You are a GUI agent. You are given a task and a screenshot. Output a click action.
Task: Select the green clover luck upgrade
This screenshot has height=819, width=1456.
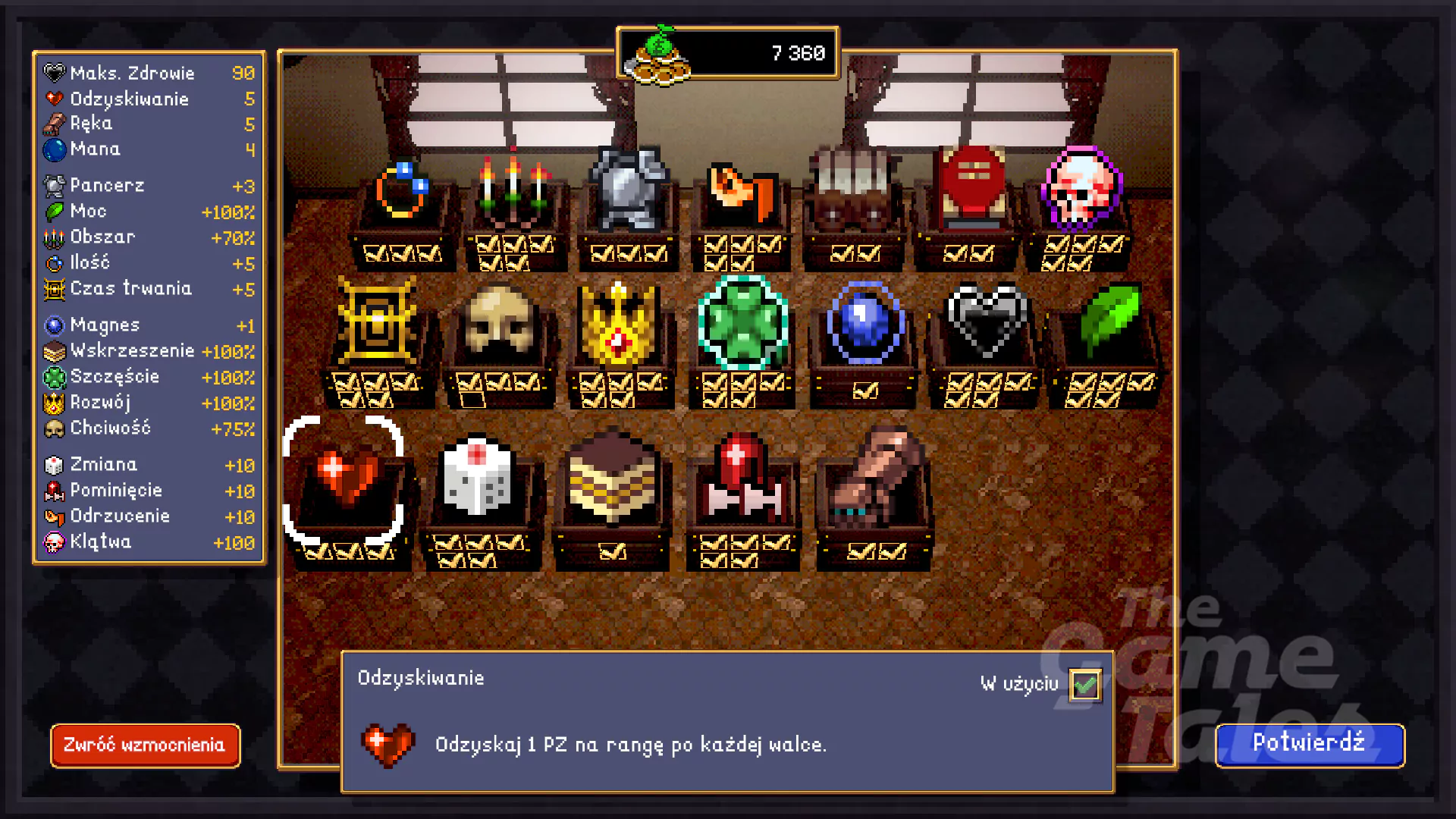(x=742, y=322)
